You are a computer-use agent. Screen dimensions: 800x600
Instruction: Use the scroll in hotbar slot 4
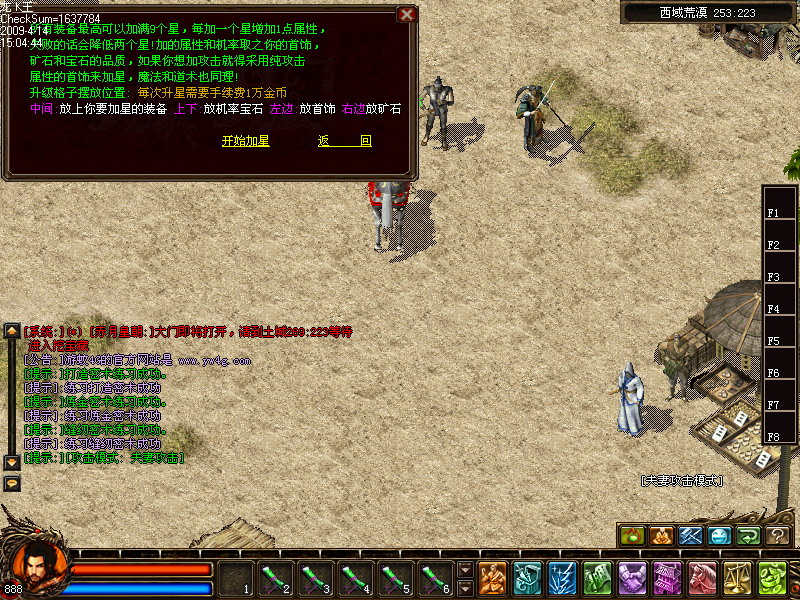(352, 578)
